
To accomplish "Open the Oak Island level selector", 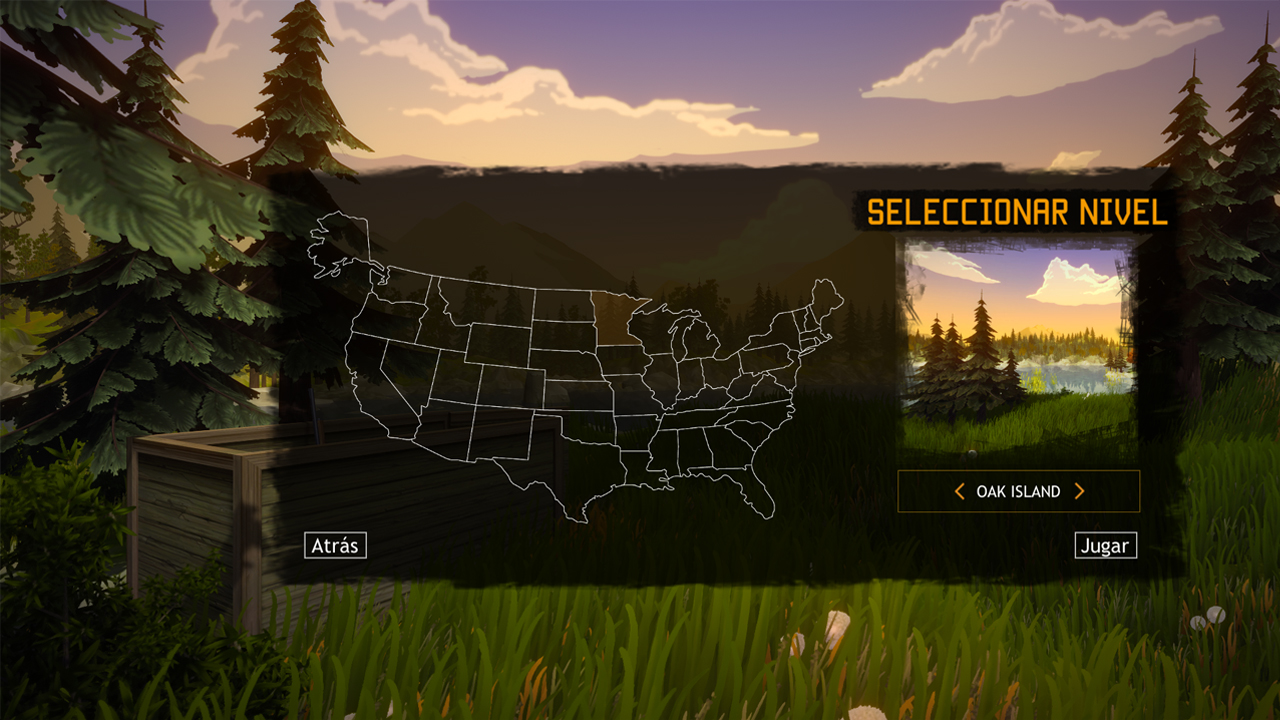I will click(x=1020, y=490).
